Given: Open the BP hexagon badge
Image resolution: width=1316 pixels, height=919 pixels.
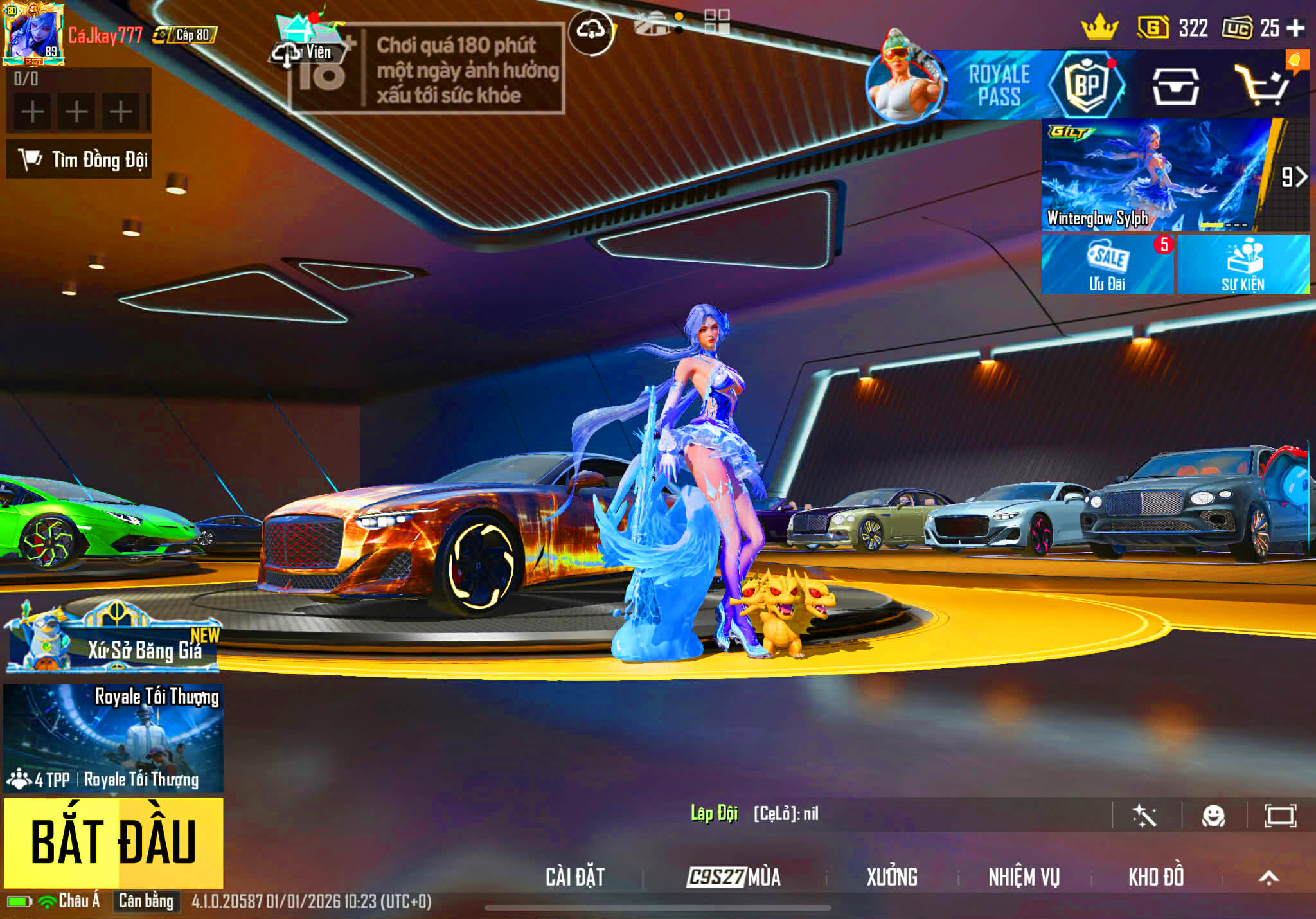Looking at the screenshot, I should coord(1087,85).
